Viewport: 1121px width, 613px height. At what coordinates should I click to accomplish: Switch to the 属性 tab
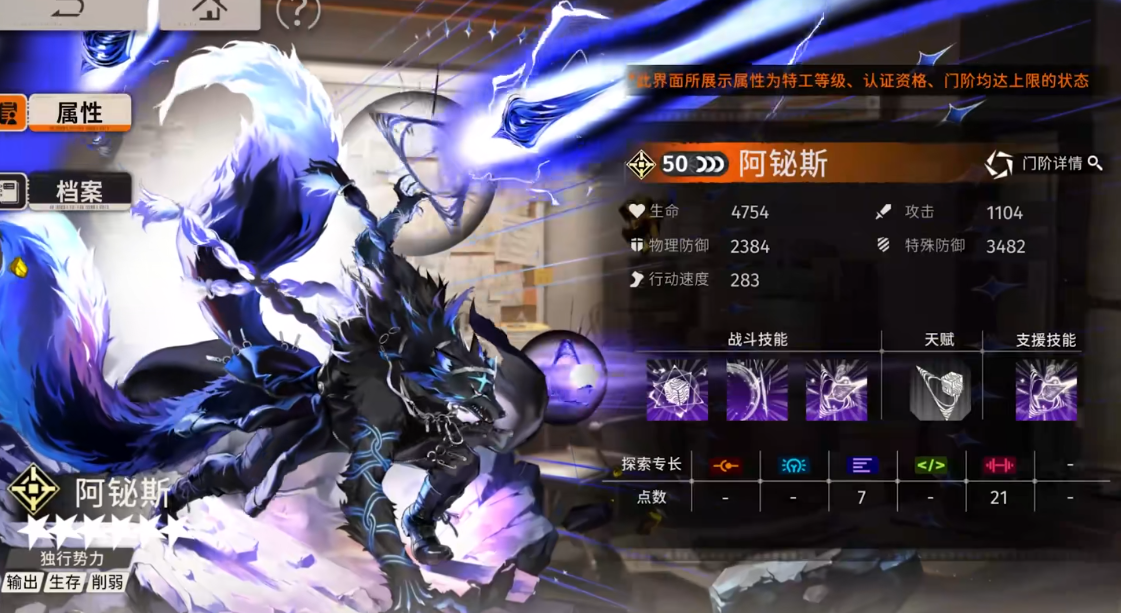pyautogui.click(x=79, y=113)
